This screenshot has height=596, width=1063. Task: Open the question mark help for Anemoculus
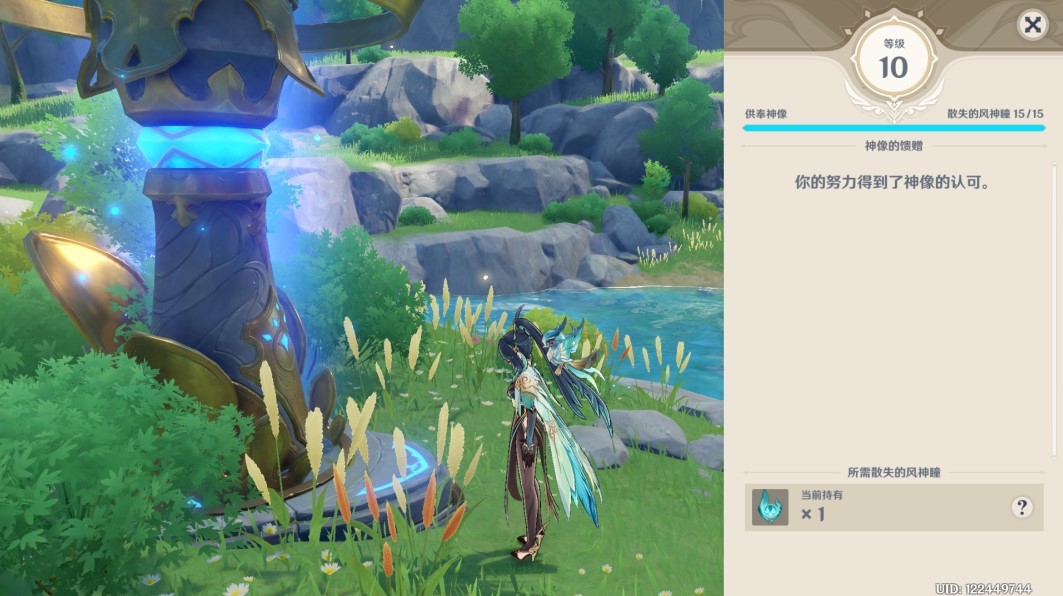click(x=1021, y=507)
